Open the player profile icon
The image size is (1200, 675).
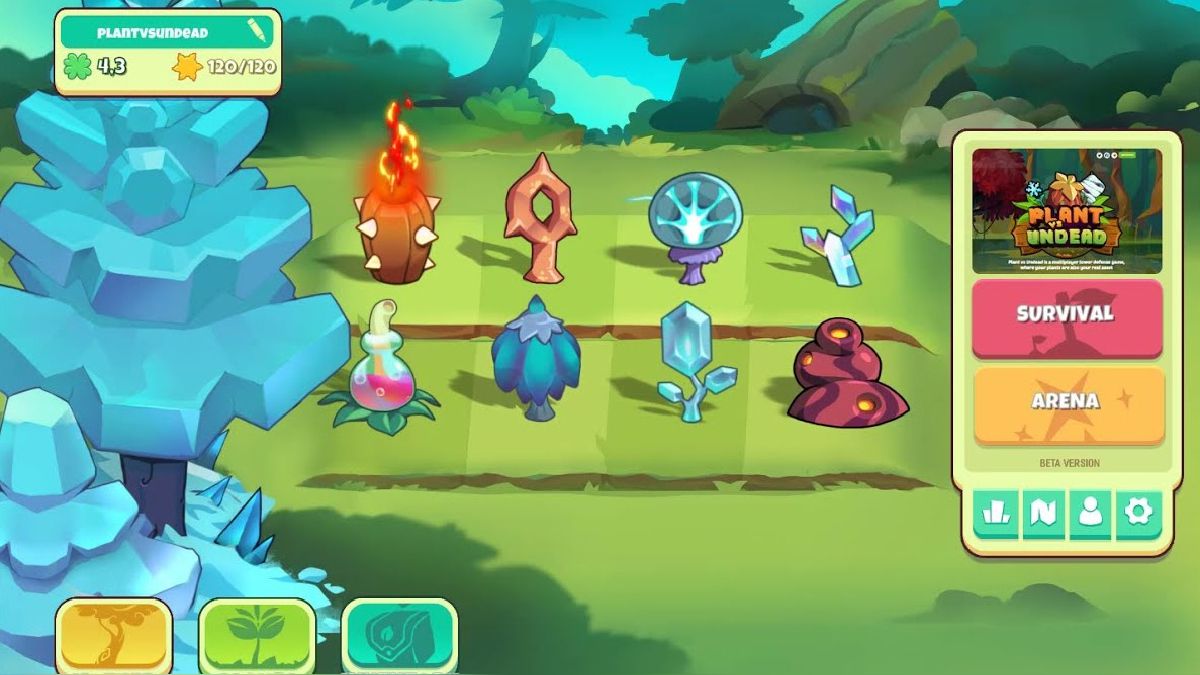(1090, 513)
